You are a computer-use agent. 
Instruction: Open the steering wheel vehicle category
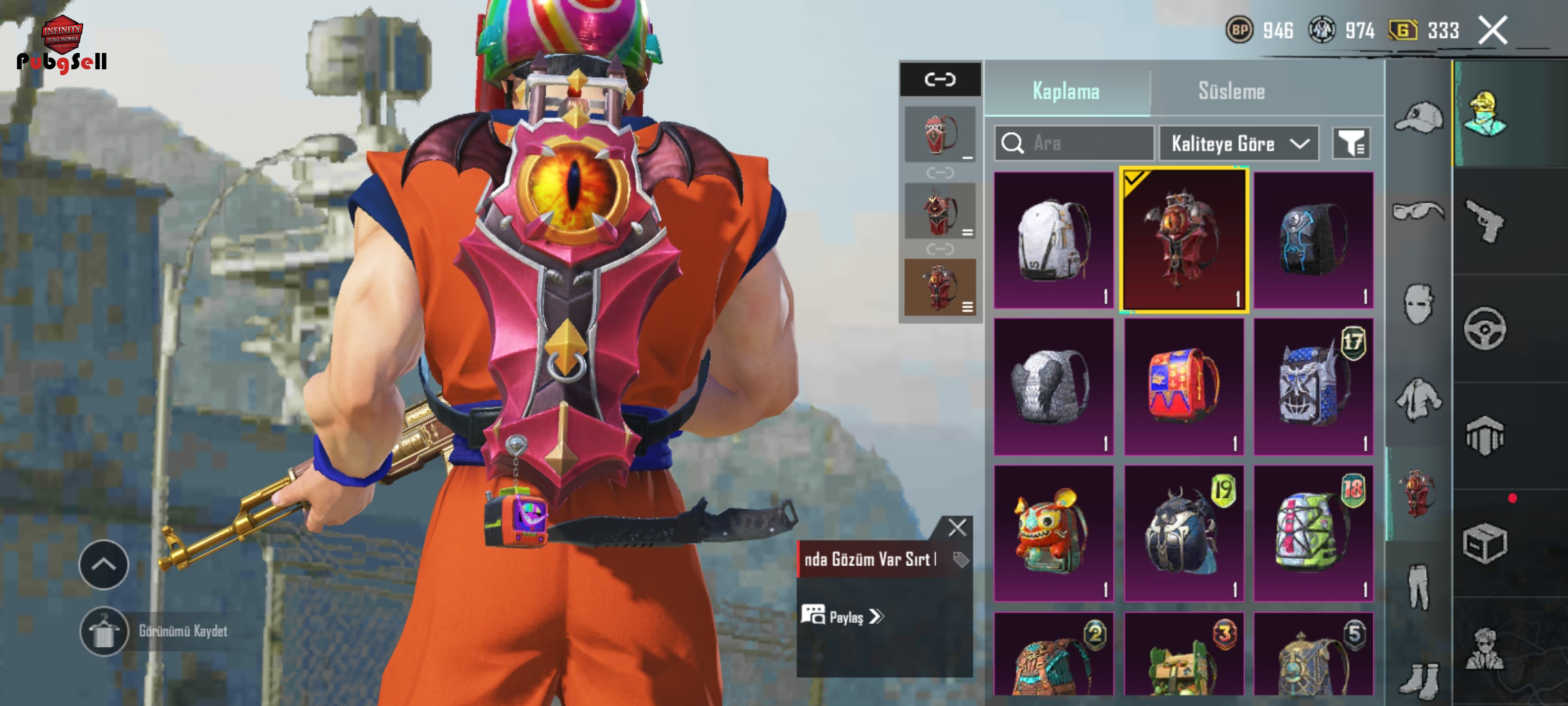tap(1484, 329)
